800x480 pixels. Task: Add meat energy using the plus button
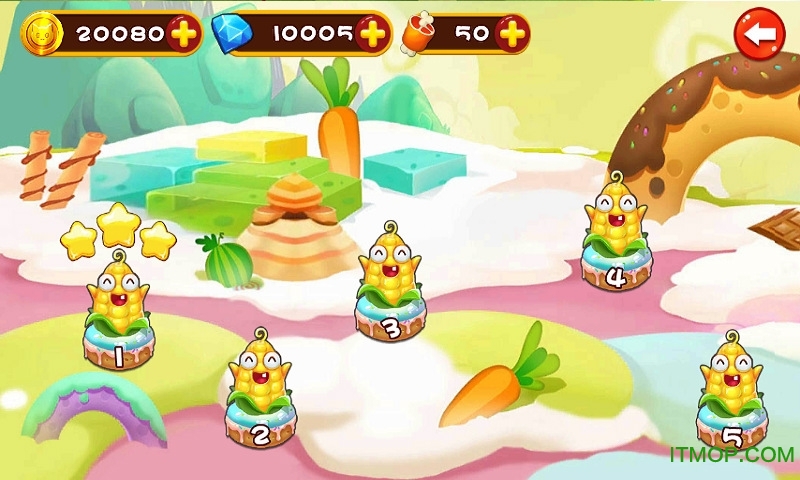coord(511,34)
